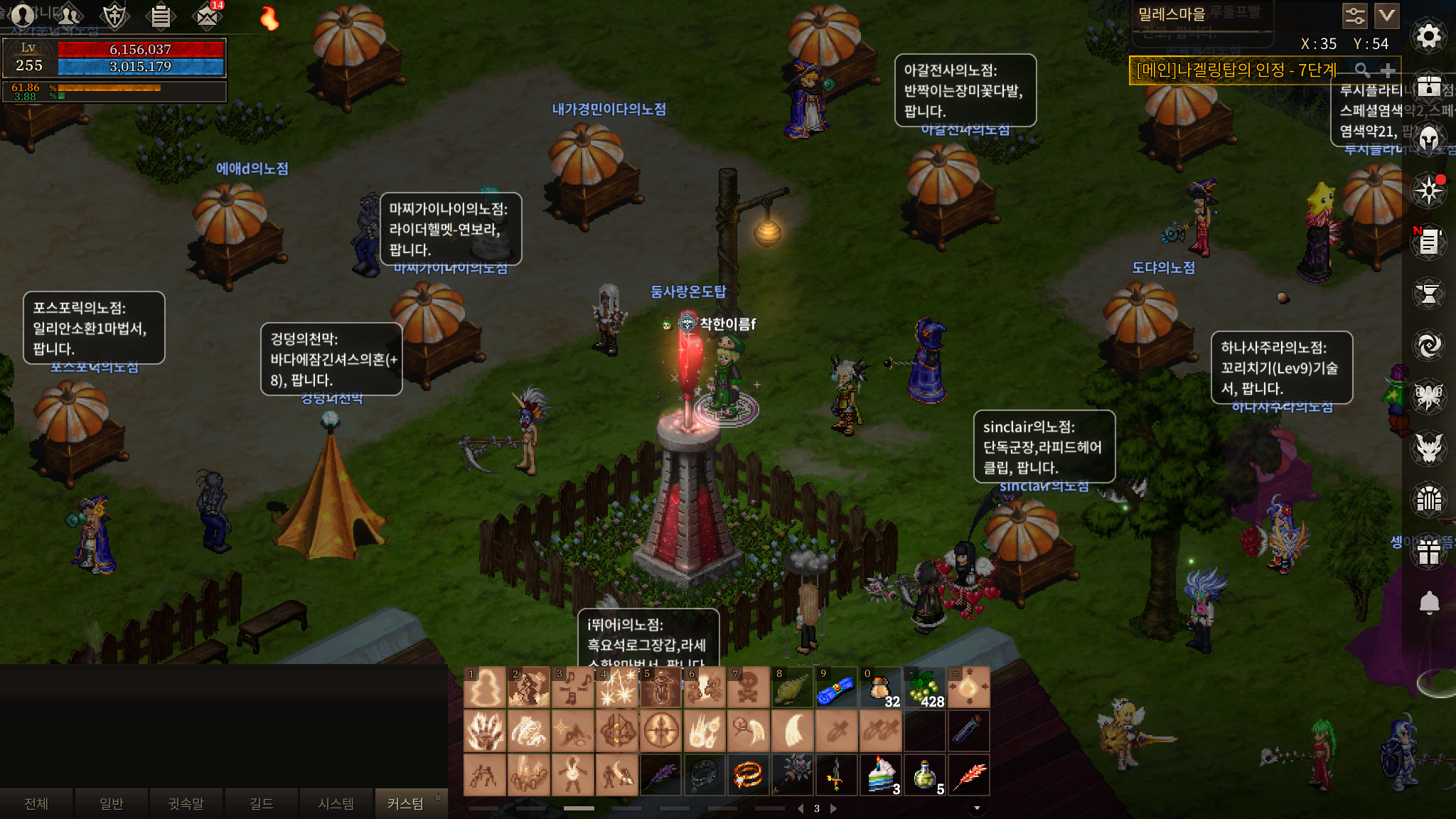Screen dimensions: 1456x819
Task: Show the 전체 chat tab
Action: pos(36,803)
